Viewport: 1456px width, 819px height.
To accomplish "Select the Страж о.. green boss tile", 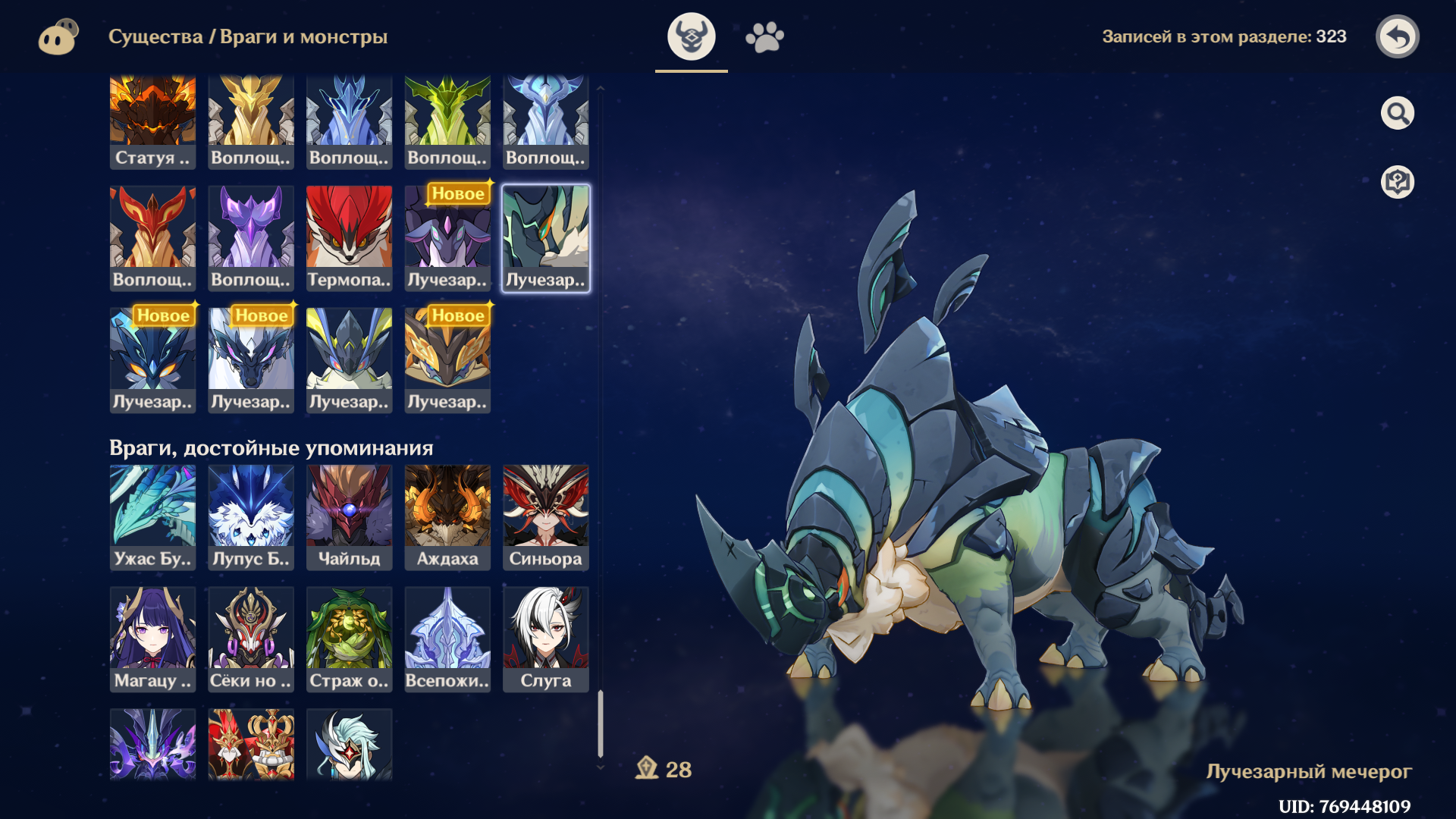I will point(349,639).
